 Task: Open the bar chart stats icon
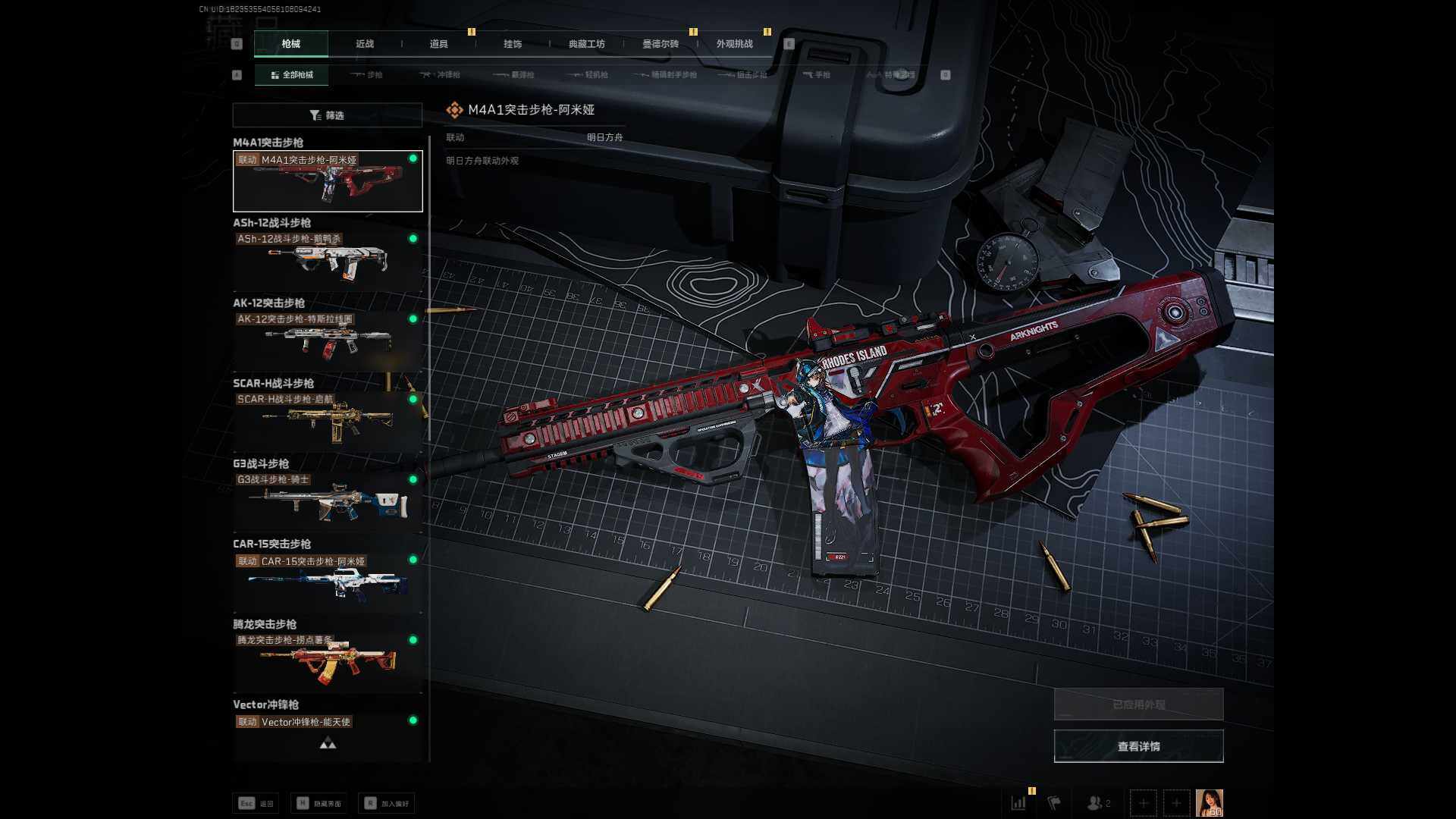[1018, 802]
